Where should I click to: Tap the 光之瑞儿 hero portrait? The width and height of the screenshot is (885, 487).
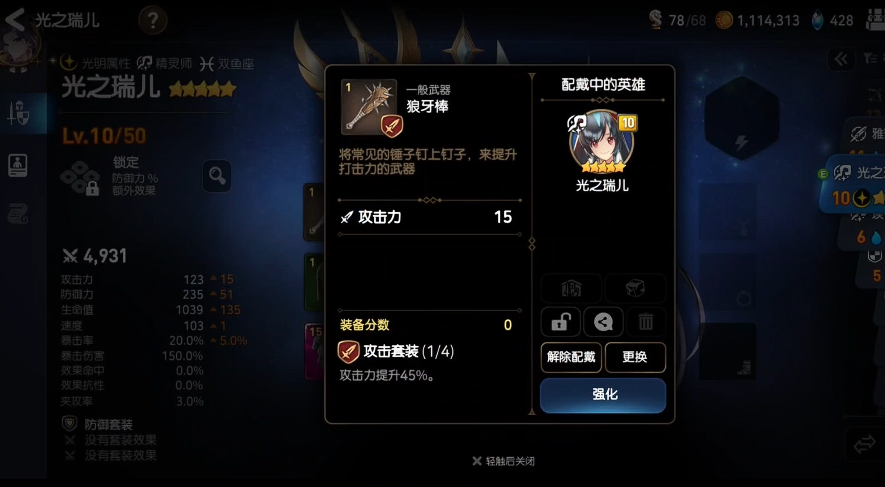tap(602, 141)
